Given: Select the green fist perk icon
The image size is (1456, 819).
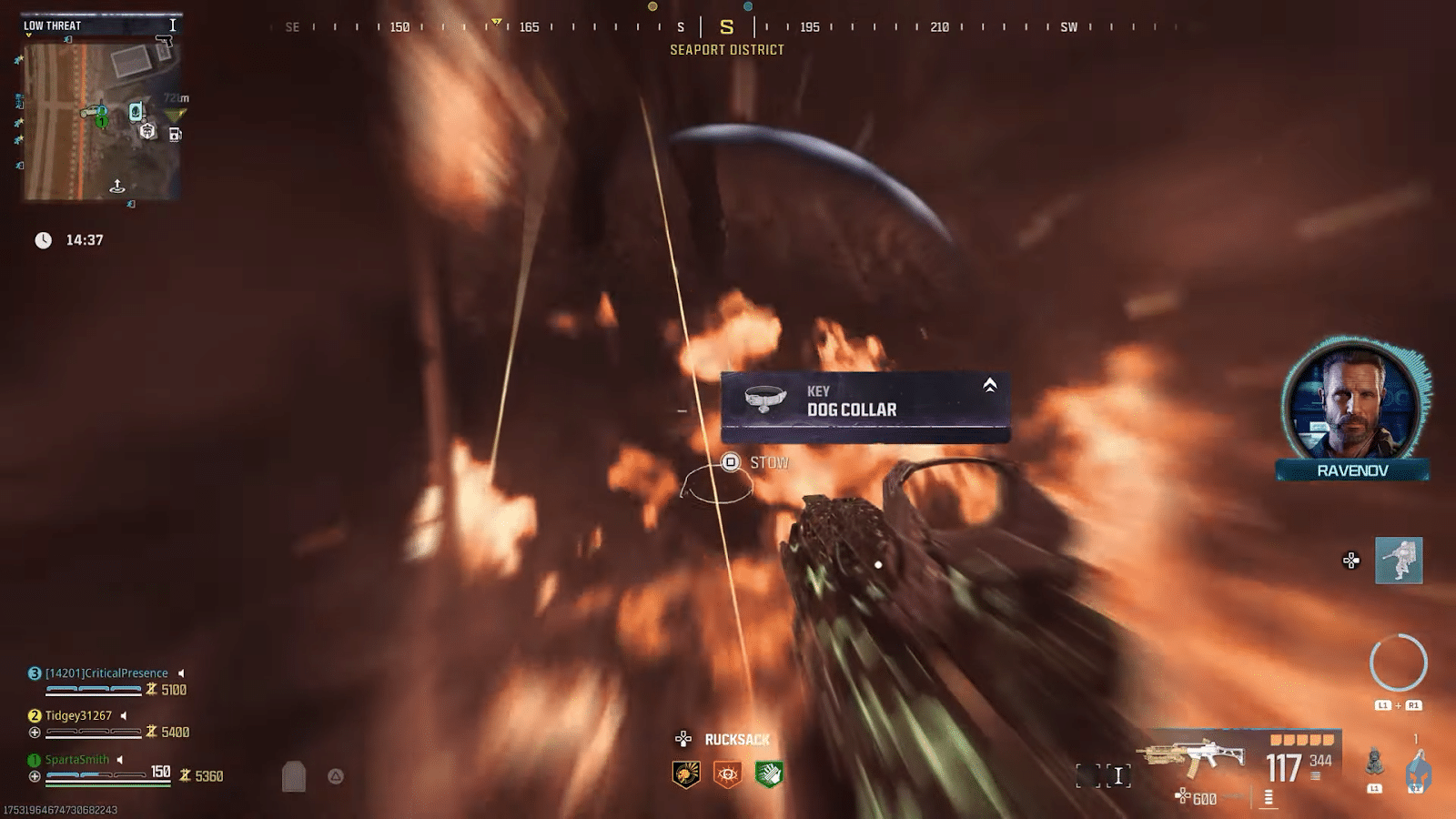Looking at the screenshot, I should point(769,774).
